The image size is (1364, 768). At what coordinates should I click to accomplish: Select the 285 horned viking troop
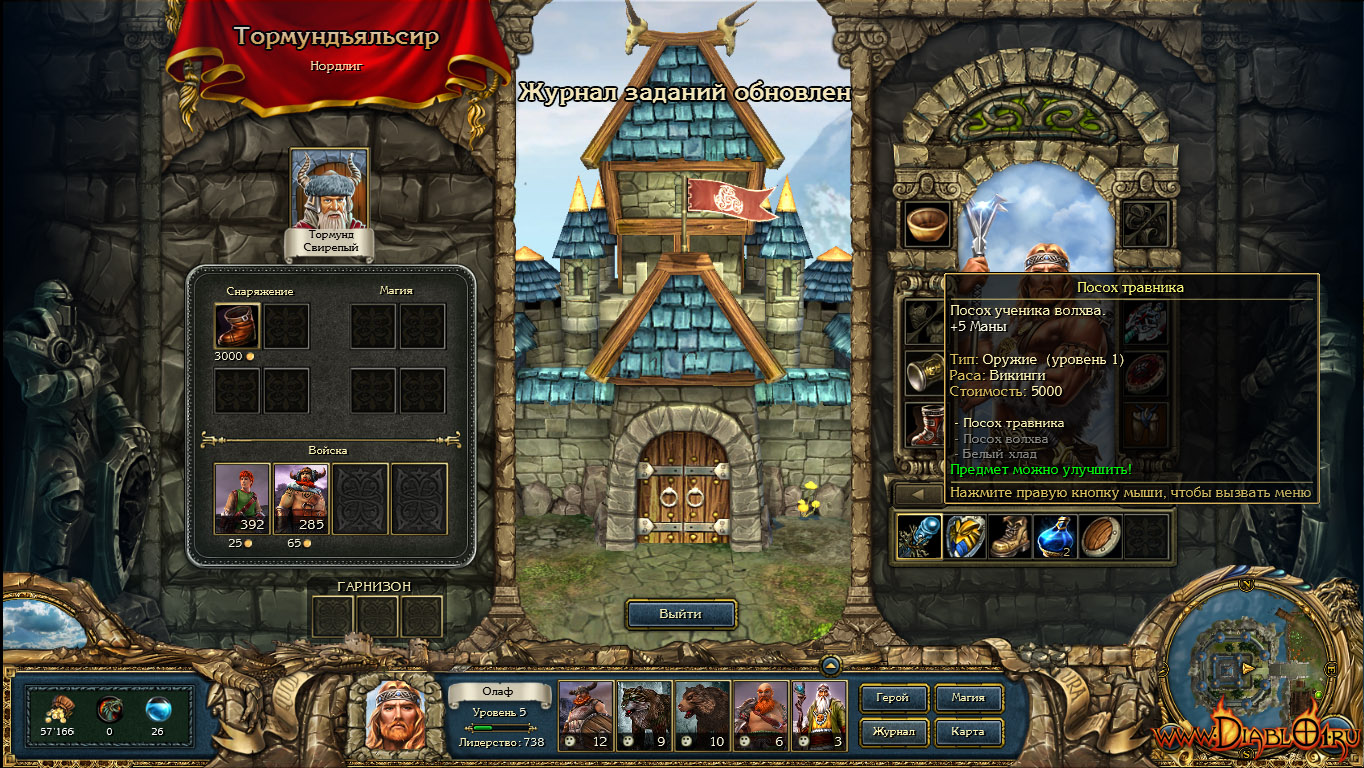(301, 498)
